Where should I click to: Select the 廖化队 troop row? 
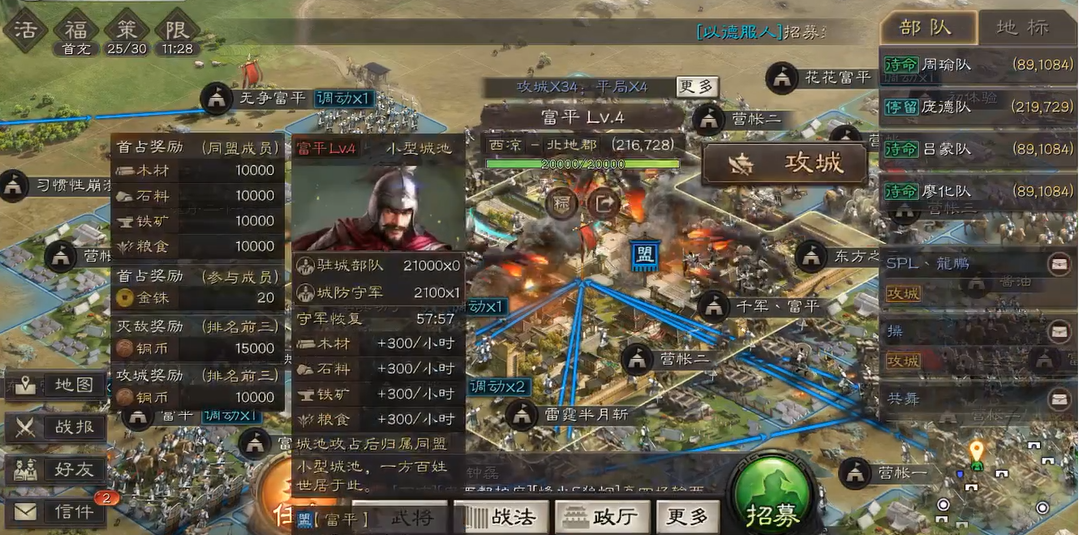tap(978, 190)
